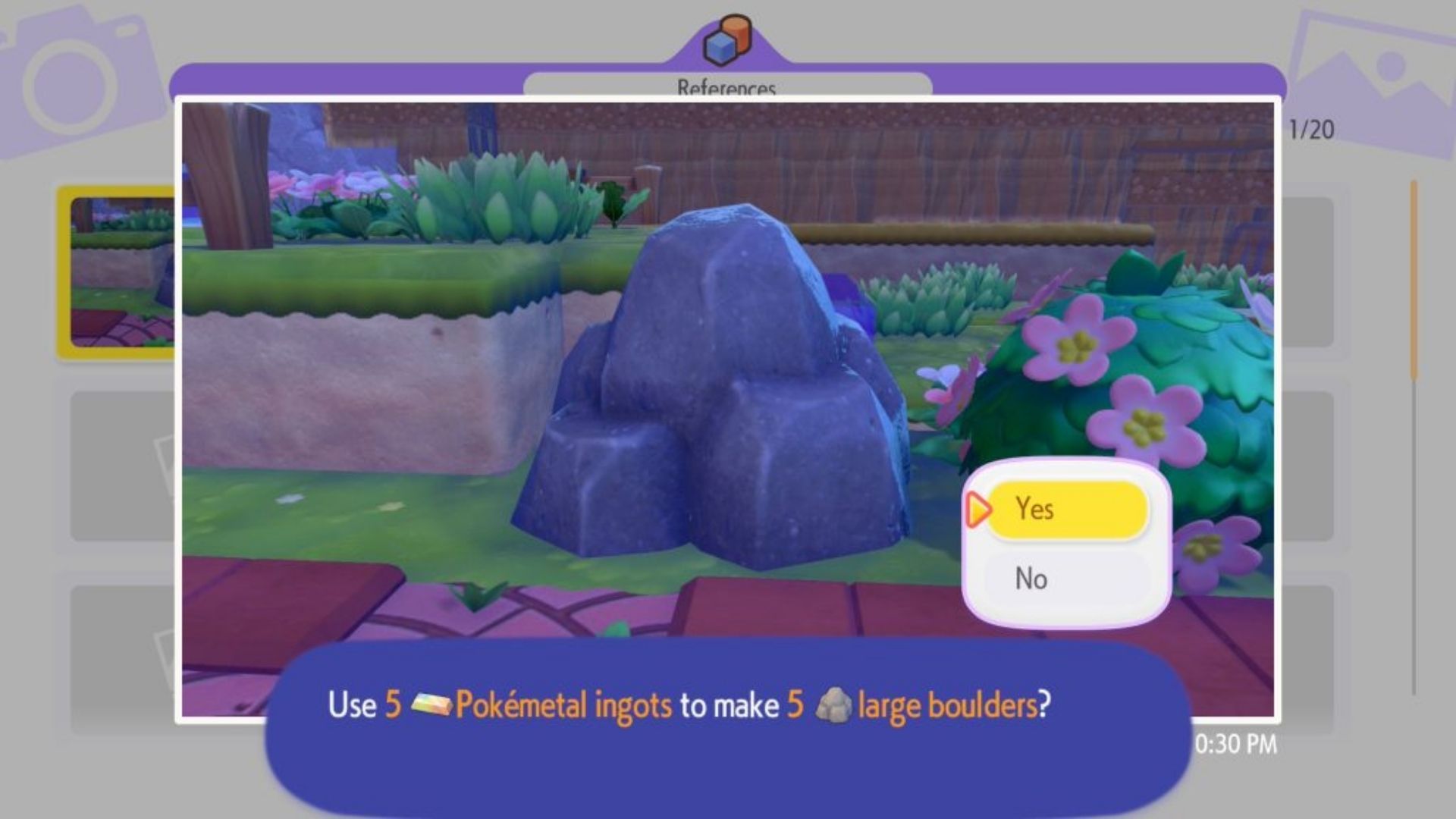
Task: Click the orange scrollbar on the right
Action: [x=1414, y=281]
